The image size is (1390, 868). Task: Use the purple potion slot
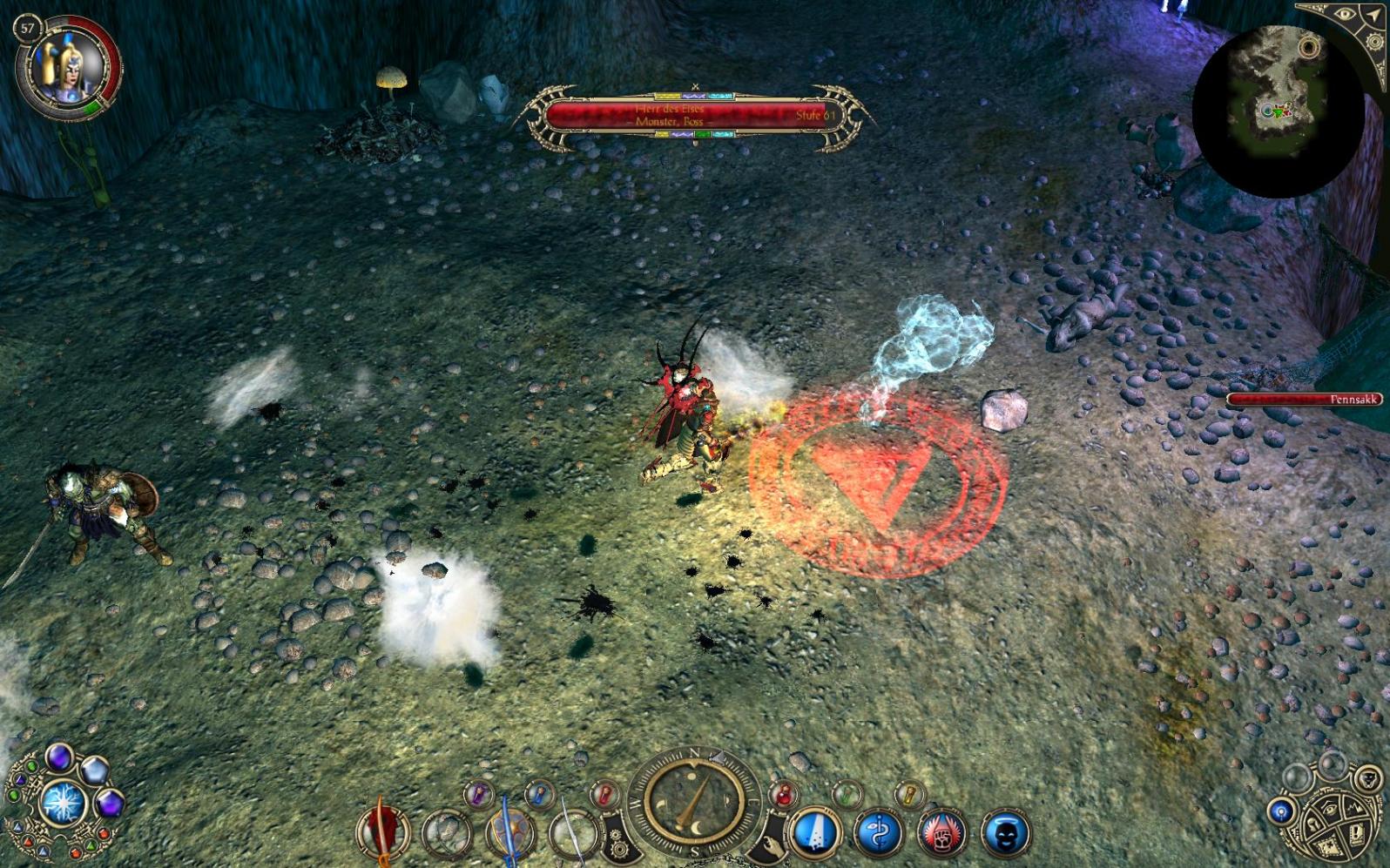(478, 794)
